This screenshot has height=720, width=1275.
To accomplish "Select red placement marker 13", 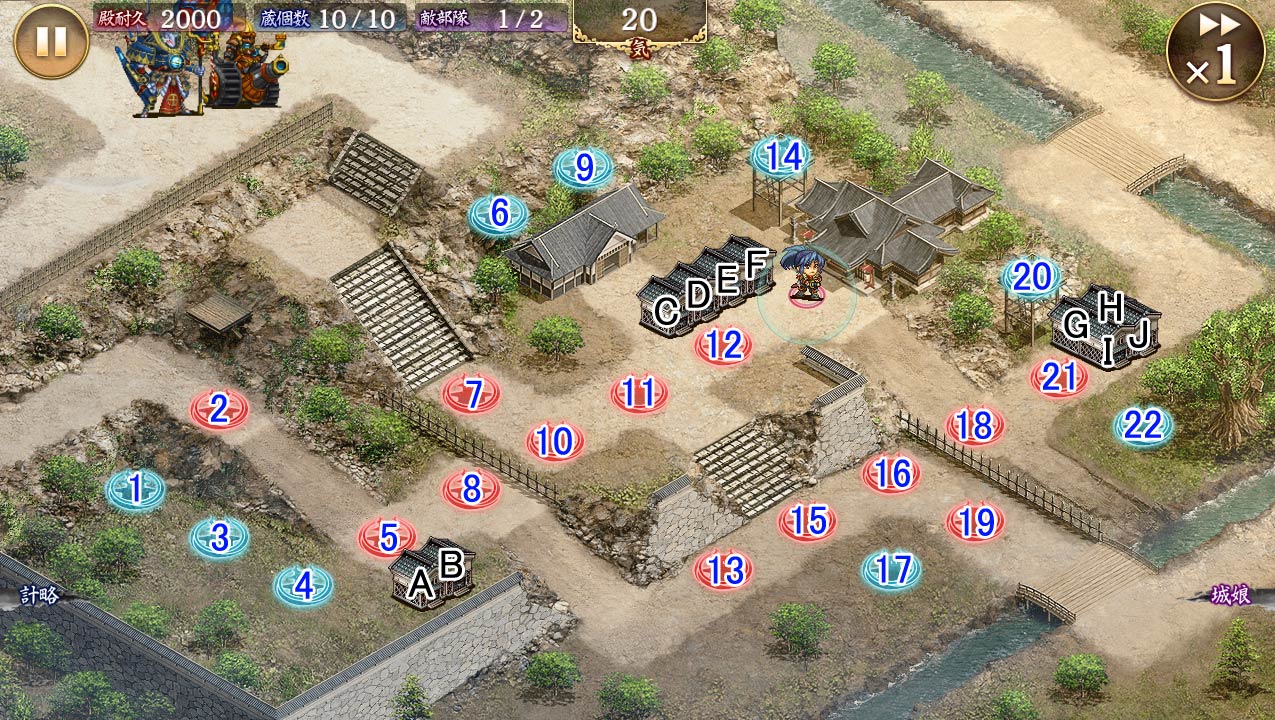I will click(723, 570).
